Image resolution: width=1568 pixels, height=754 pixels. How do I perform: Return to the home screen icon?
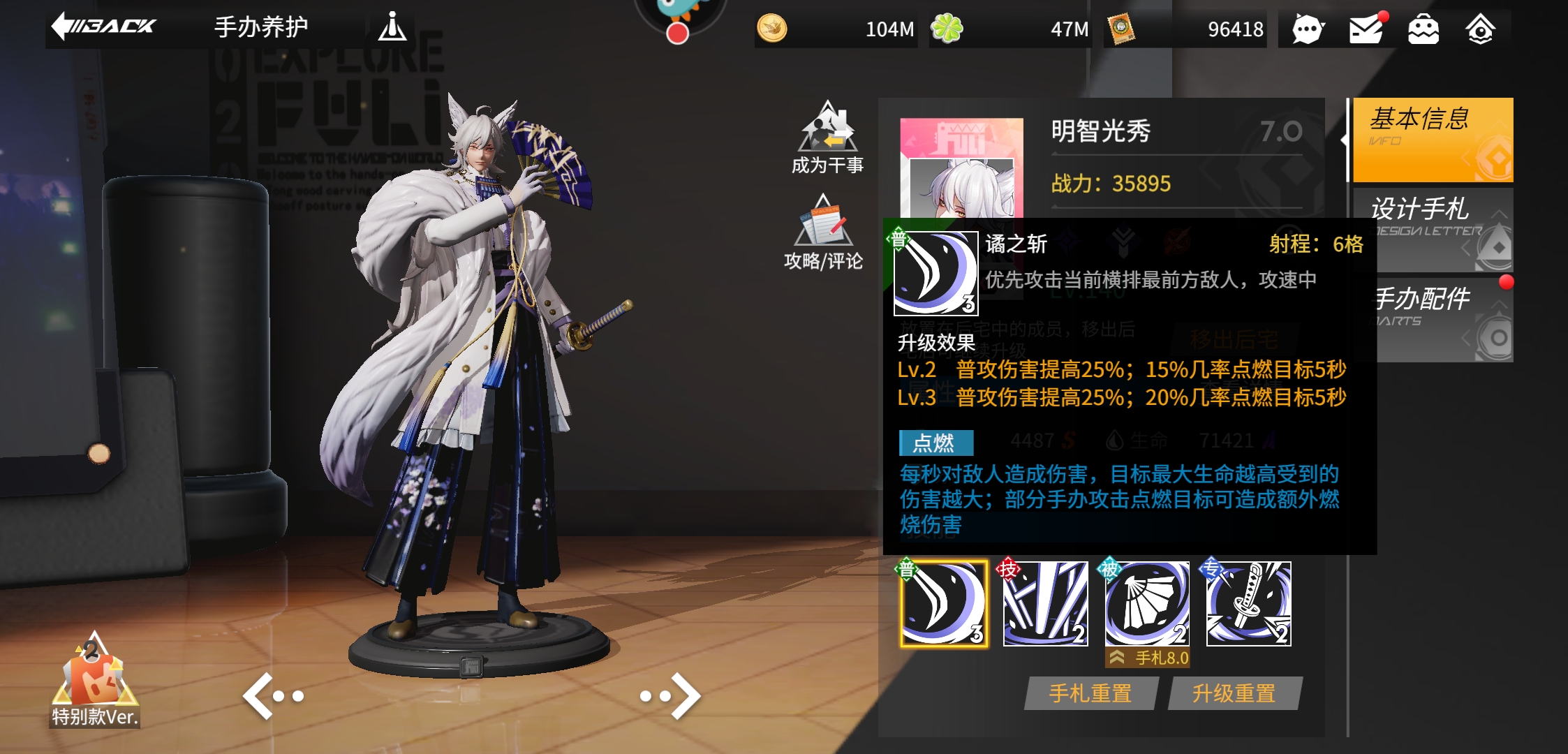coord(1480,29)
